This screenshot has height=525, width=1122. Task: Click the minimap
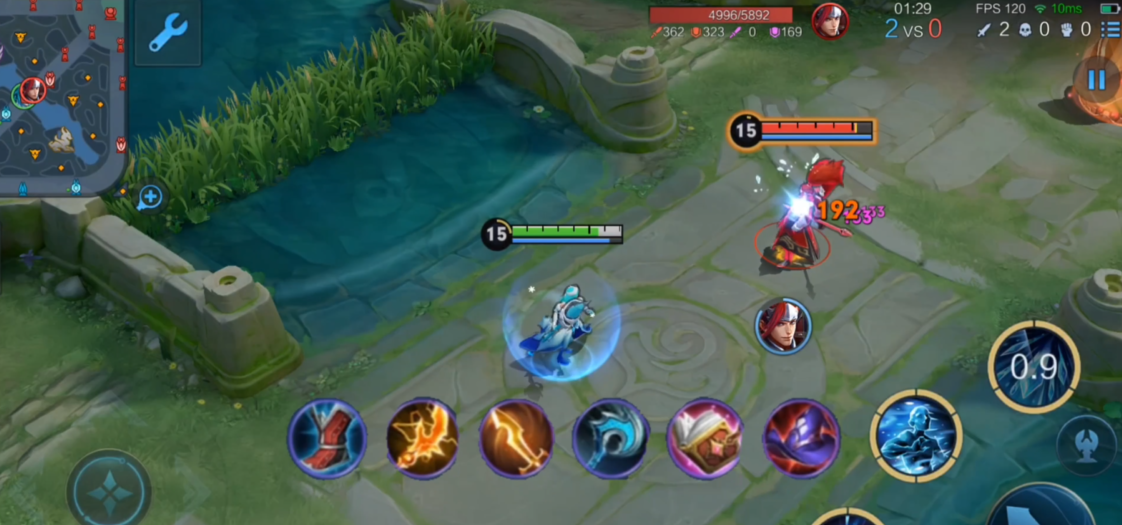[62, 95]
